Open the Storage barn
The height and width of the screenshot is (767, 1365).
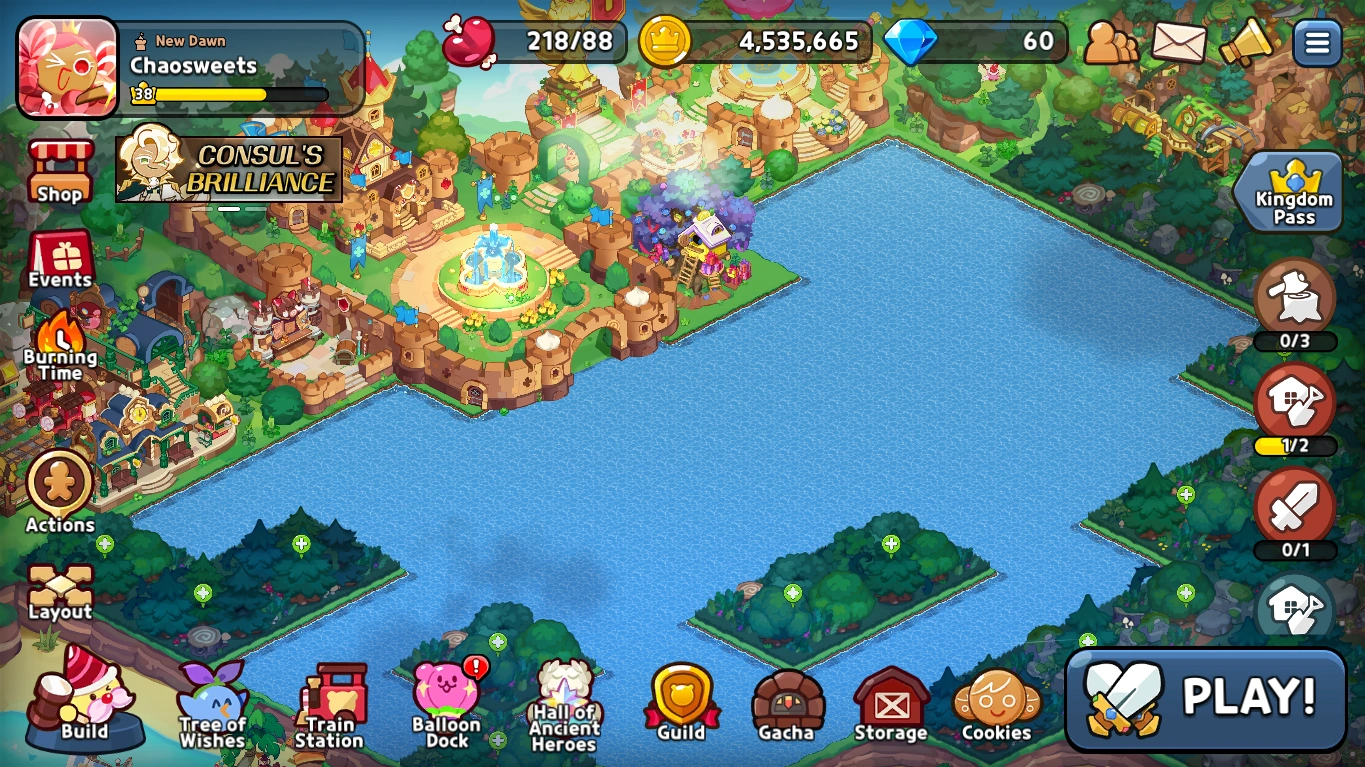pos(890,700)
